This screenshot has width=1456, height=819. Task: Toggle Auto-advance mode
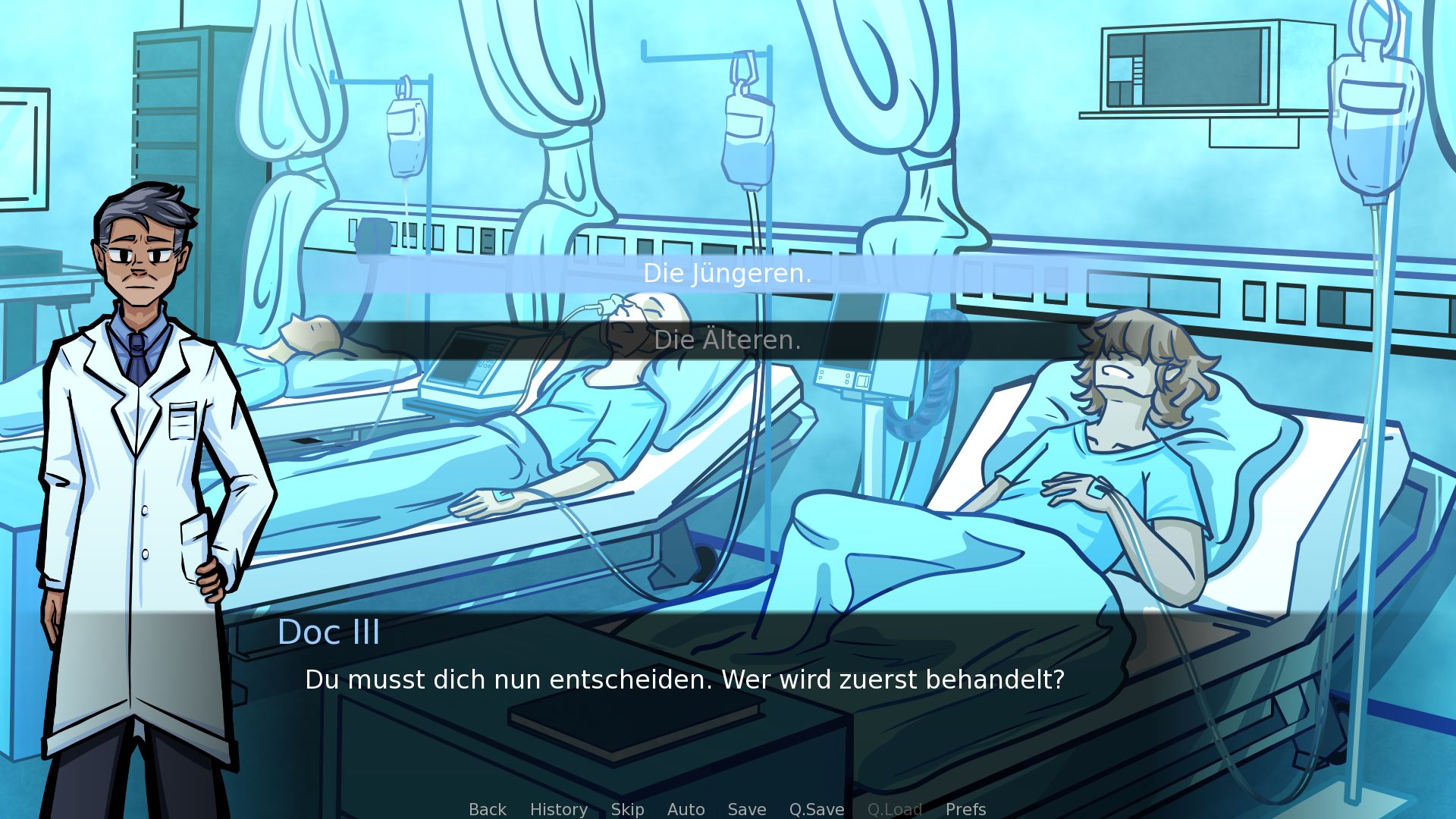(686, 809)
